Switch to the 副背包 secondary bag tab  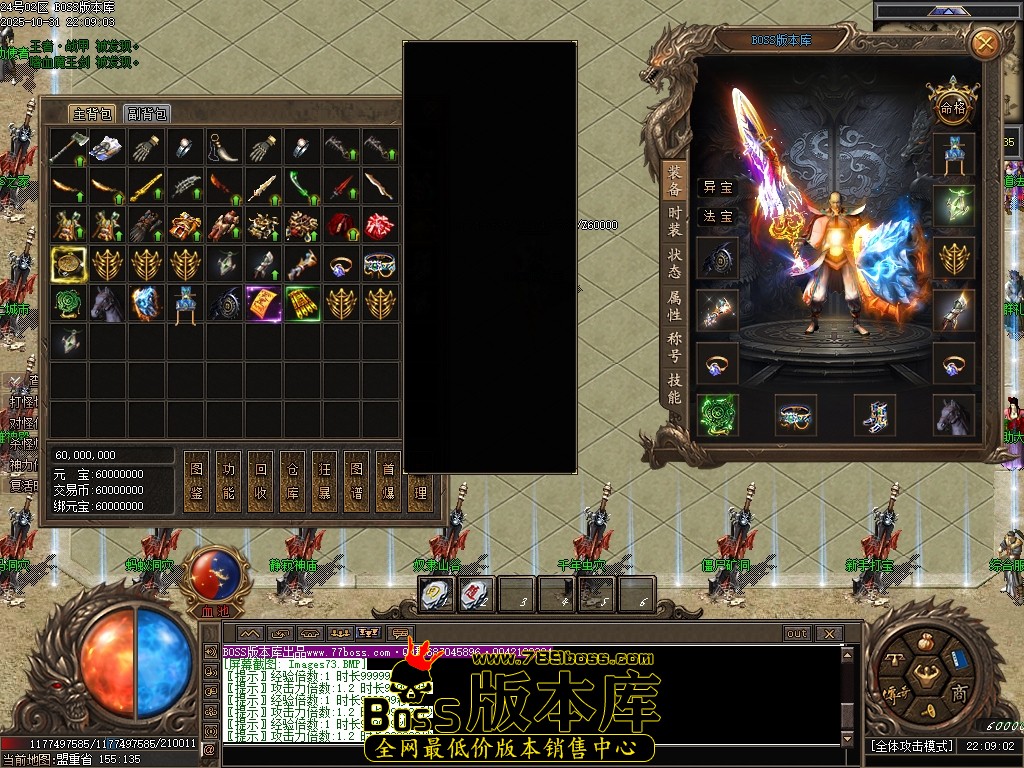pyautogui.click(x=147, y=114)
